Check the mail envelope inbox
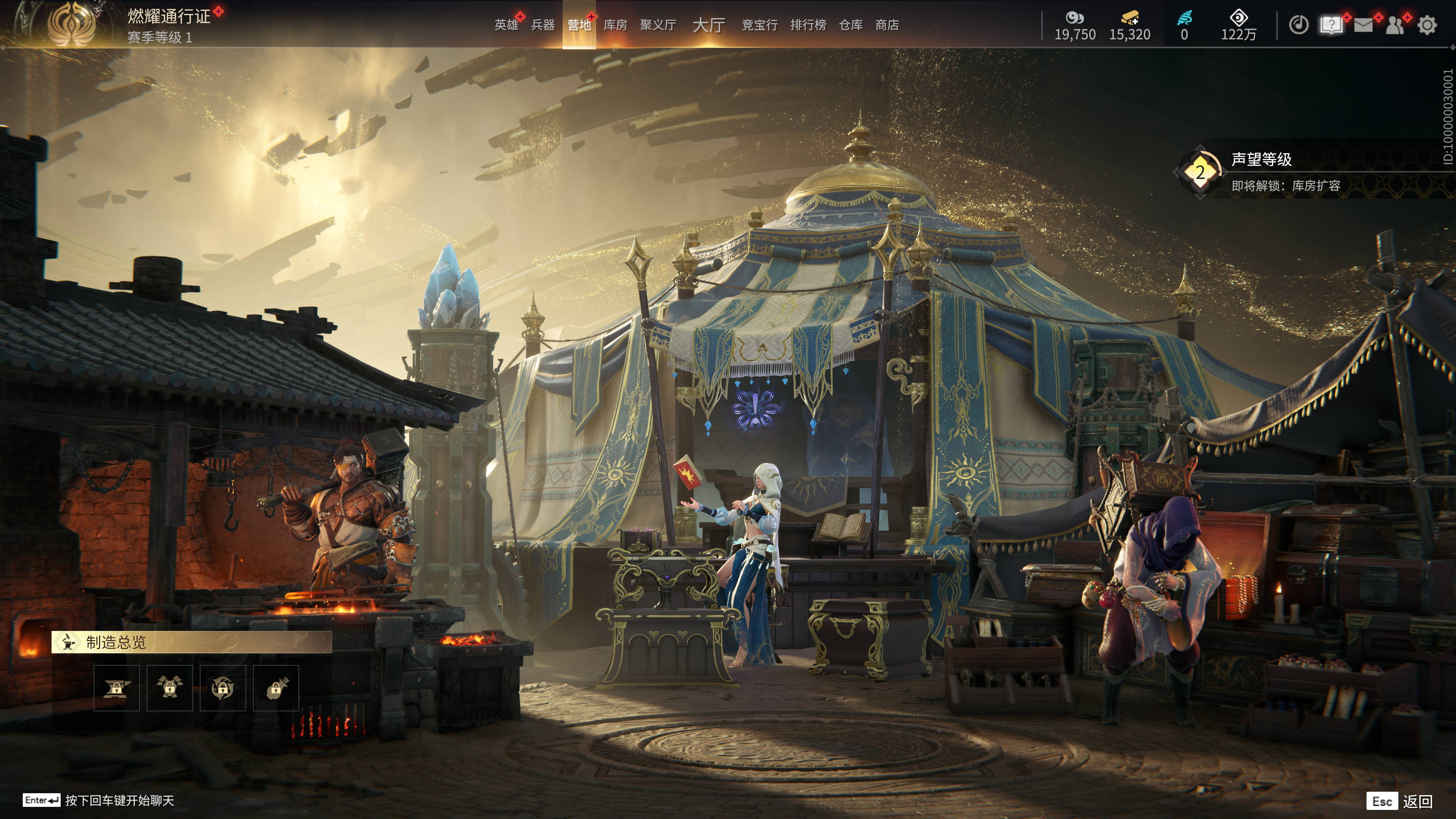The height and width of the screenshot is (819, 1456). click(x=1363, y=25)
